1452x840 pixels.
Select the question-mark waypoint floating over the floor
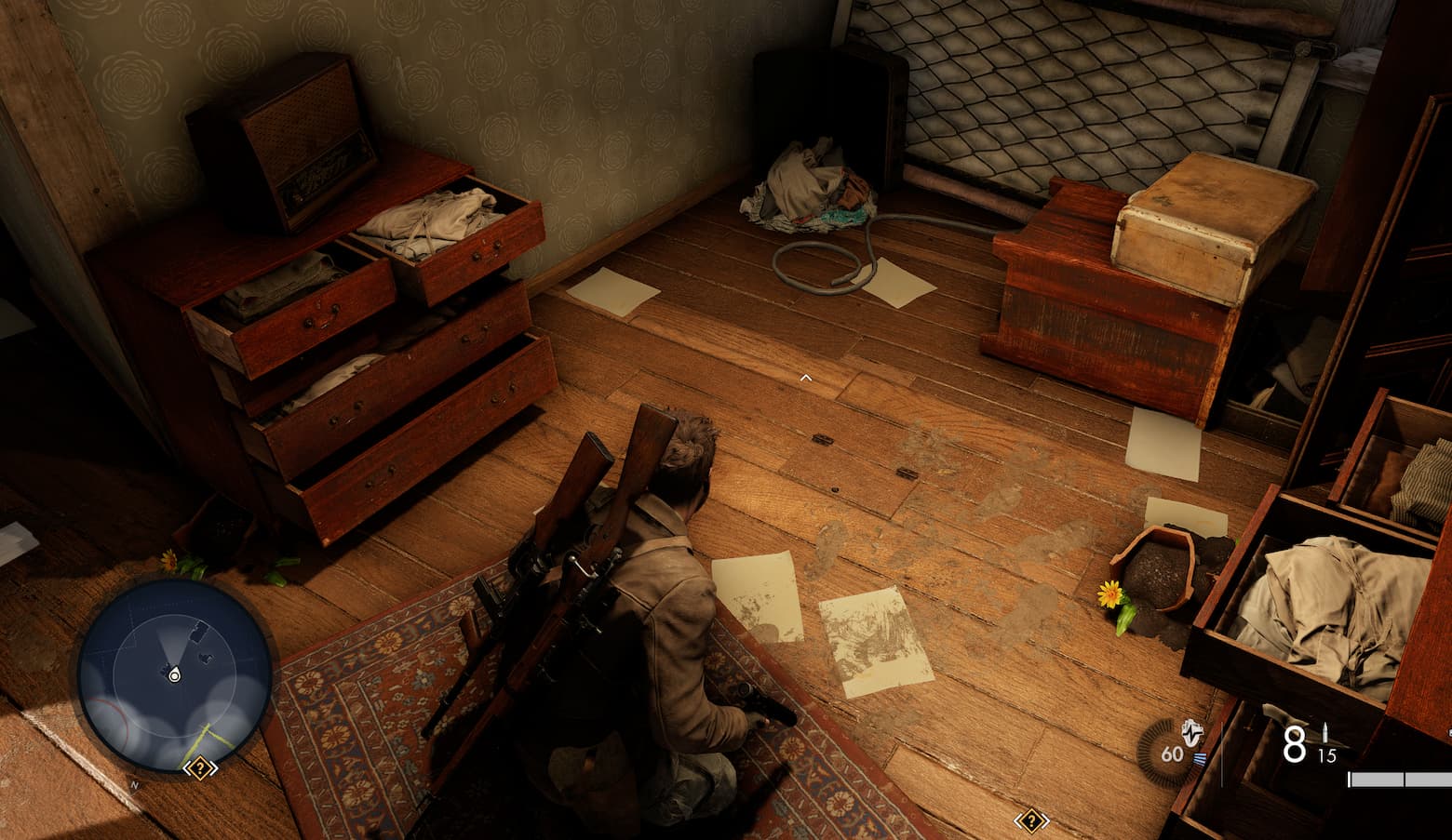point(1030,820)
